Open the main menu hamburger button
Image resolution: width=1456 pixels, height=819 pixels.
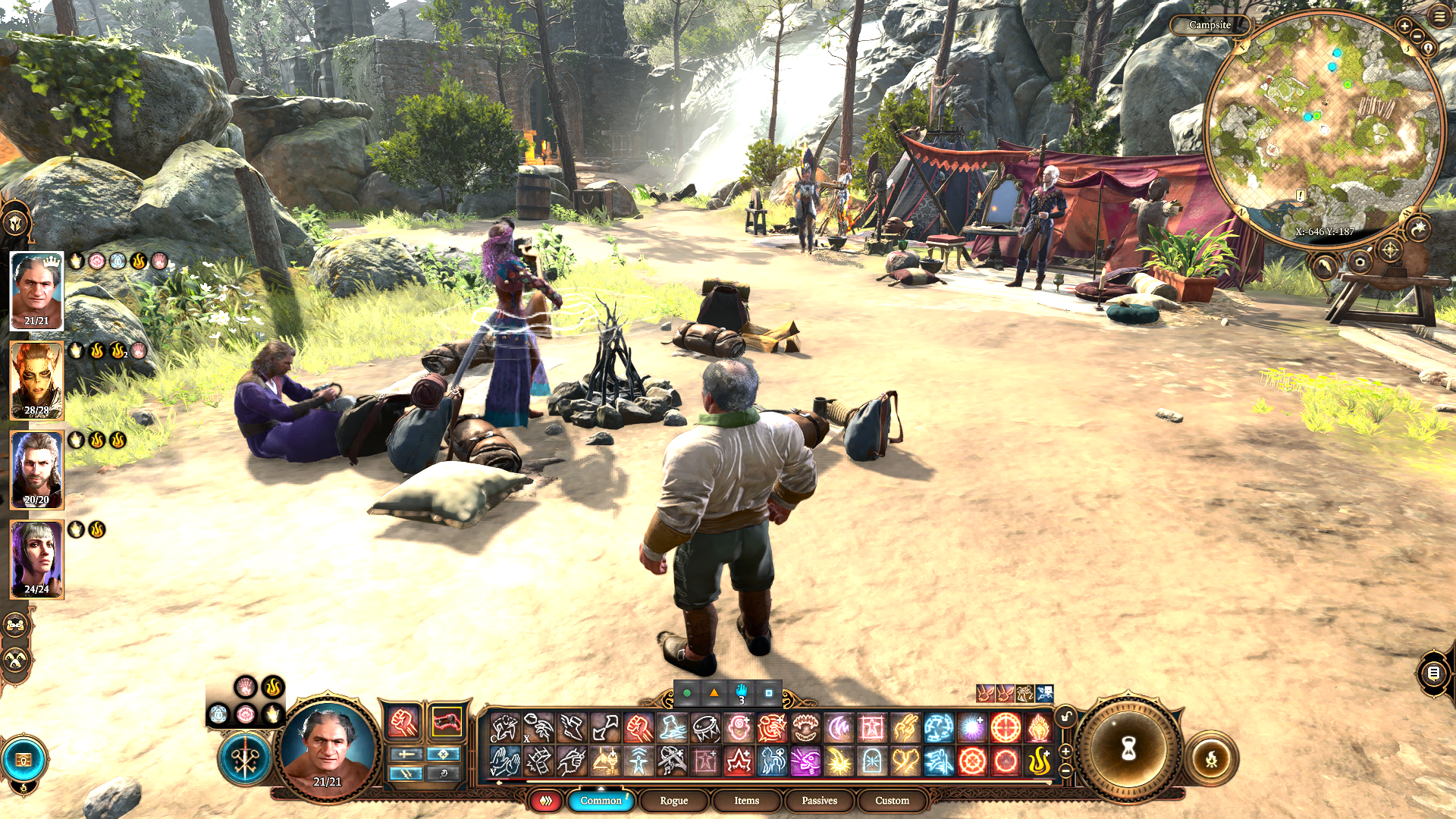(x=1439, y=16)
